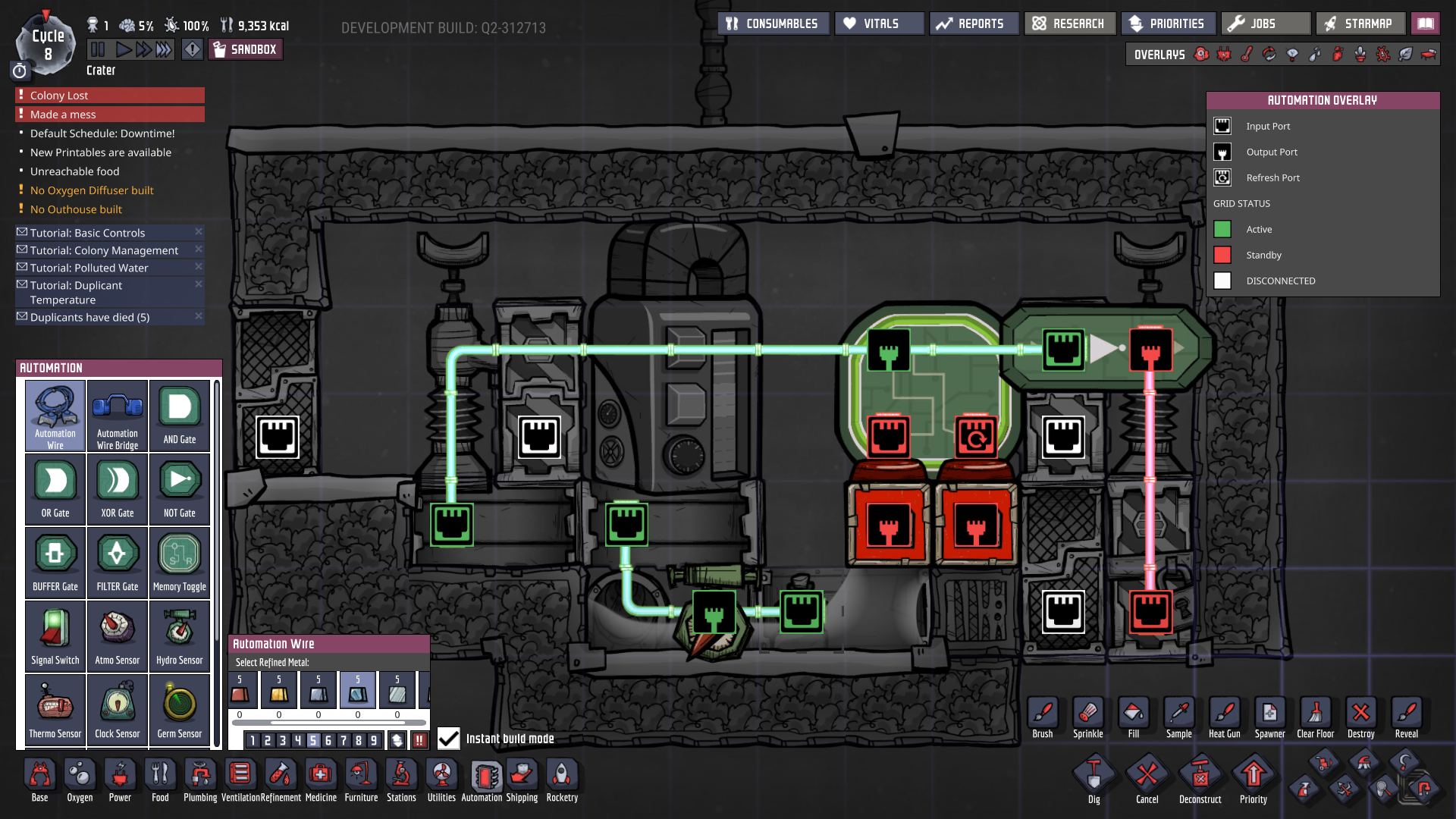Enable Instant build mode

[x=448, y=738]
